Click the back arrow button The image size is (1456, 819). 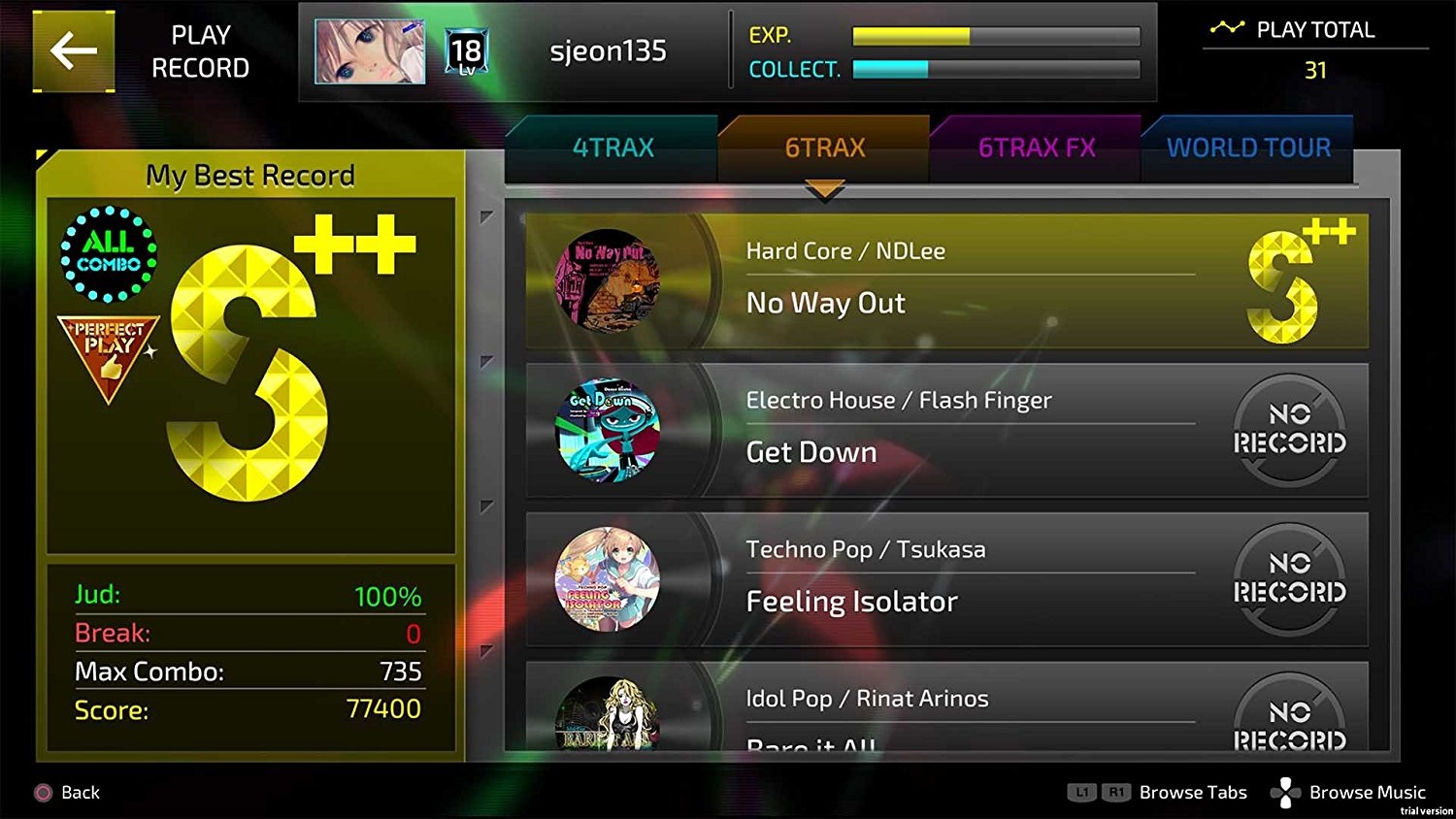click(x=72, y=50)
